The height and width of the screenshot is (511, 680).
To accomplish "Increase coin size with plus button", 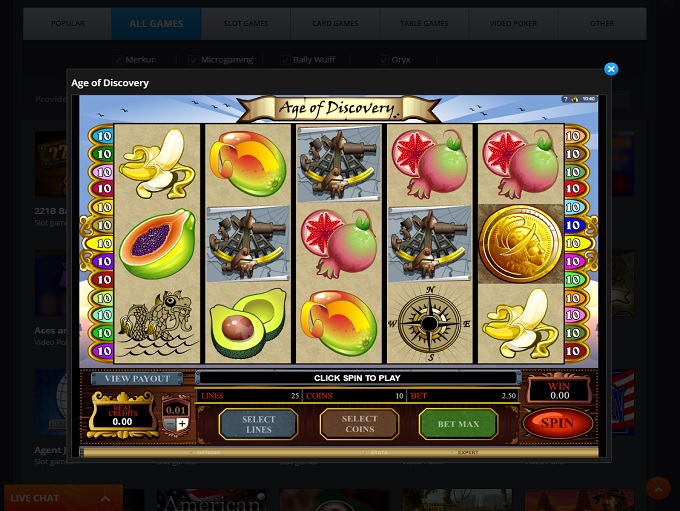I will (x=182, y=424).
